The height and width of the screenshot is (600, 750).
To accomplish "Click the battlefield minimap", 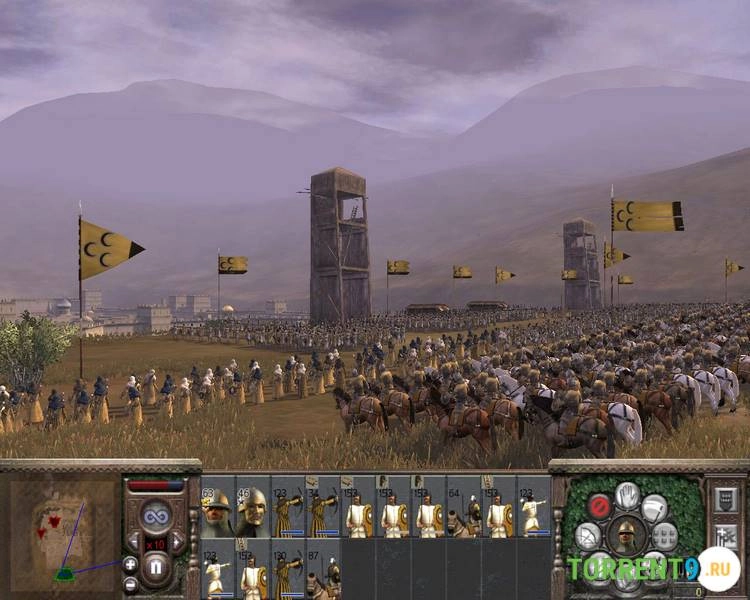I will click(60, 532).
